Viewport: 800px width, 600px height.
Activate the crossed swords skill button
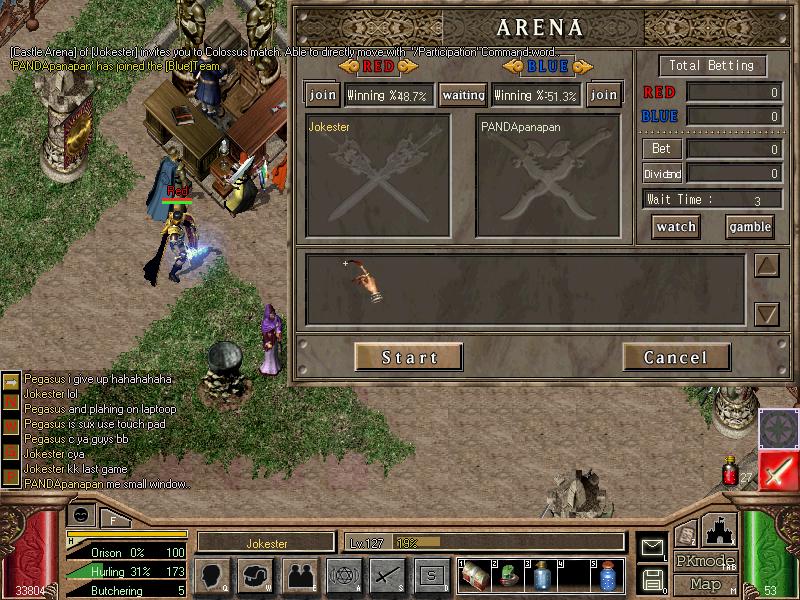coord(387,576)
